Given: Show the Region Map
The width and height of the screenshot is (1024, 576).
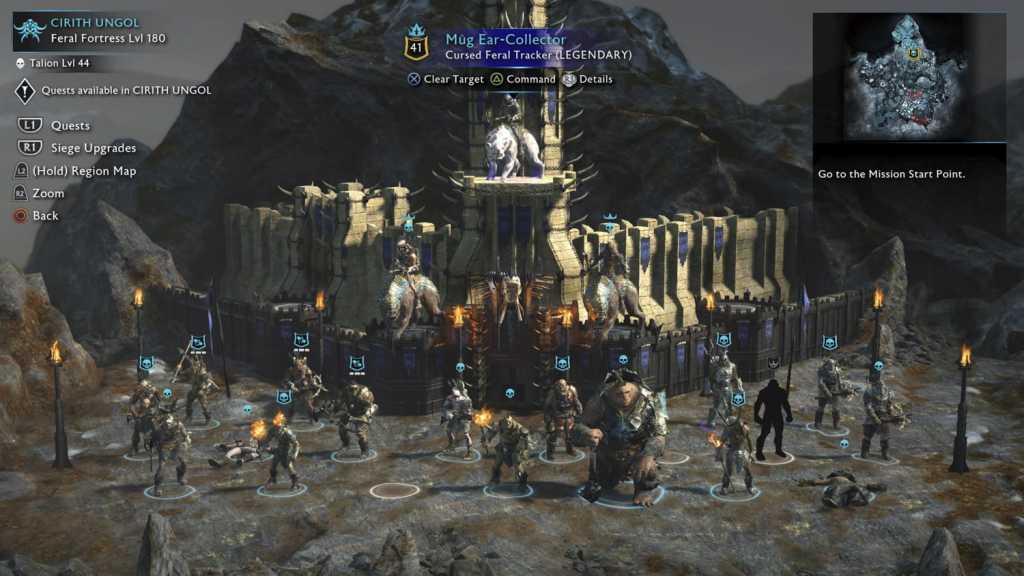Looking at the screenshot, I should [x=84, y=171].
